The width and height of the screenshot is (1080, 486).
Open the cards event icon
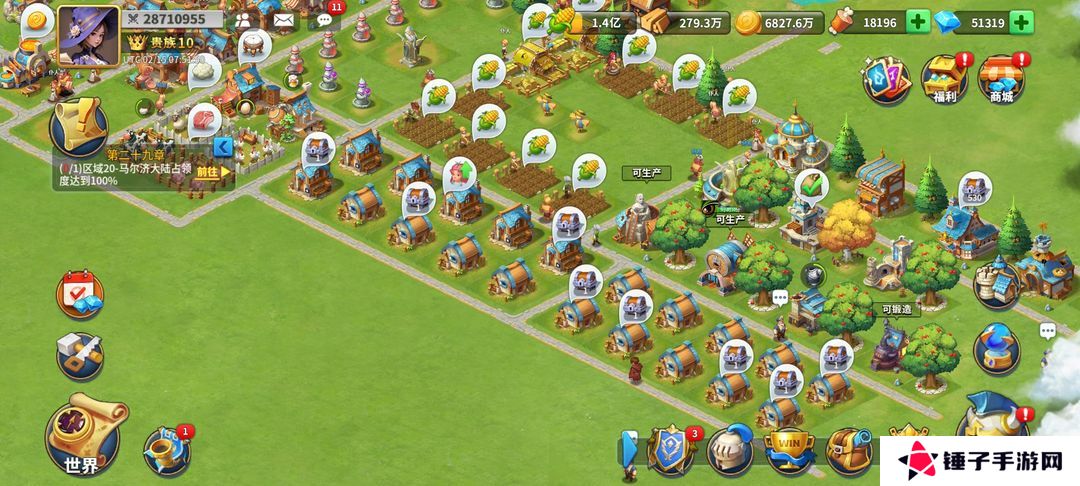pos(886,77)
